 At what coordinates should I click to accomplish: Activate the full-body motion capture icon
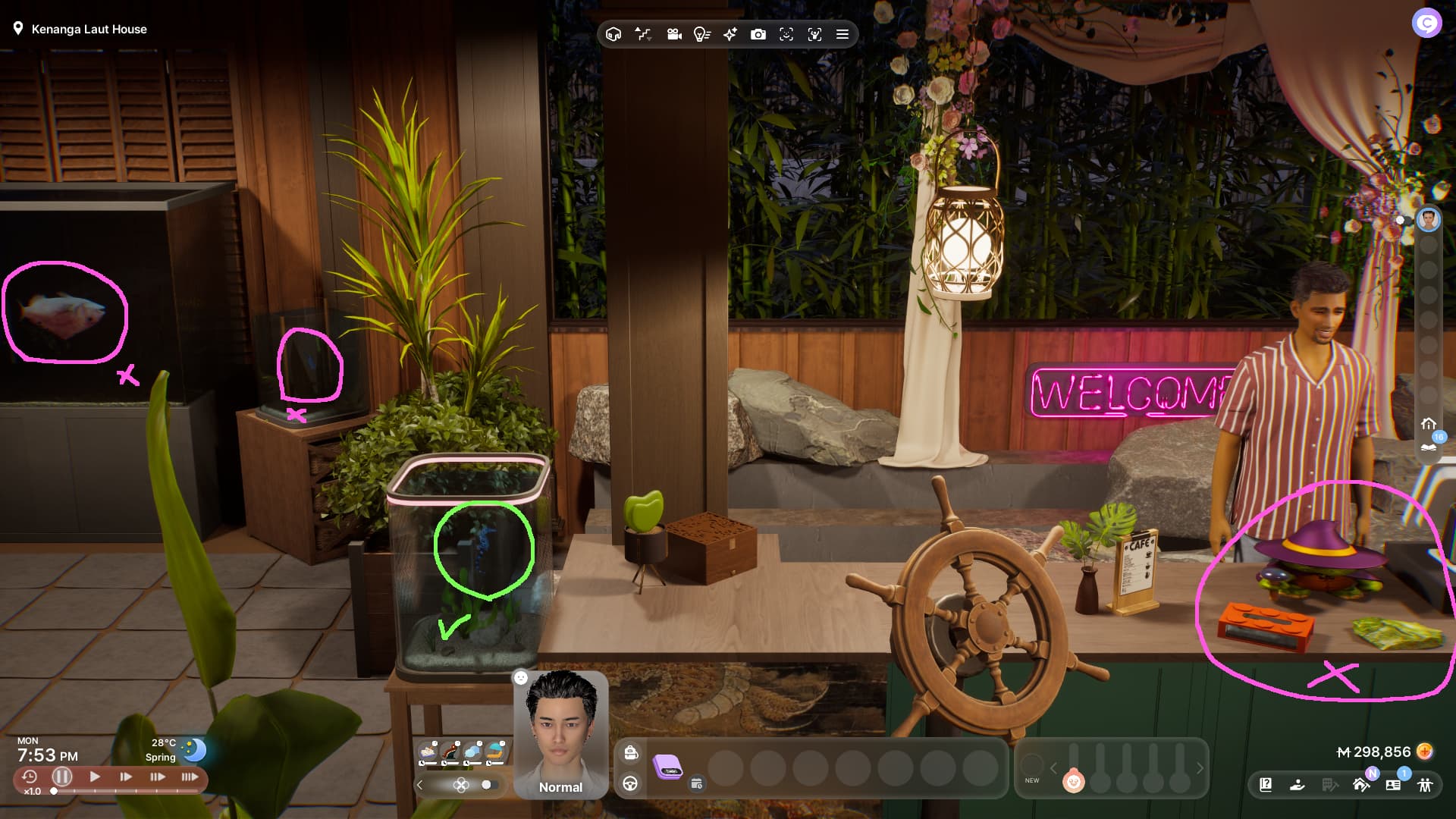814,35
